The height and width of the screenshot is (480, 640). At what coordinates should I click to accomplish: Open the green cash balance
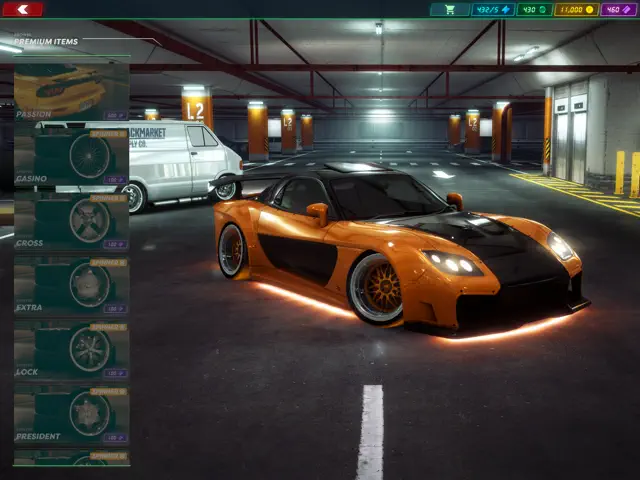(x=534, y=9)
